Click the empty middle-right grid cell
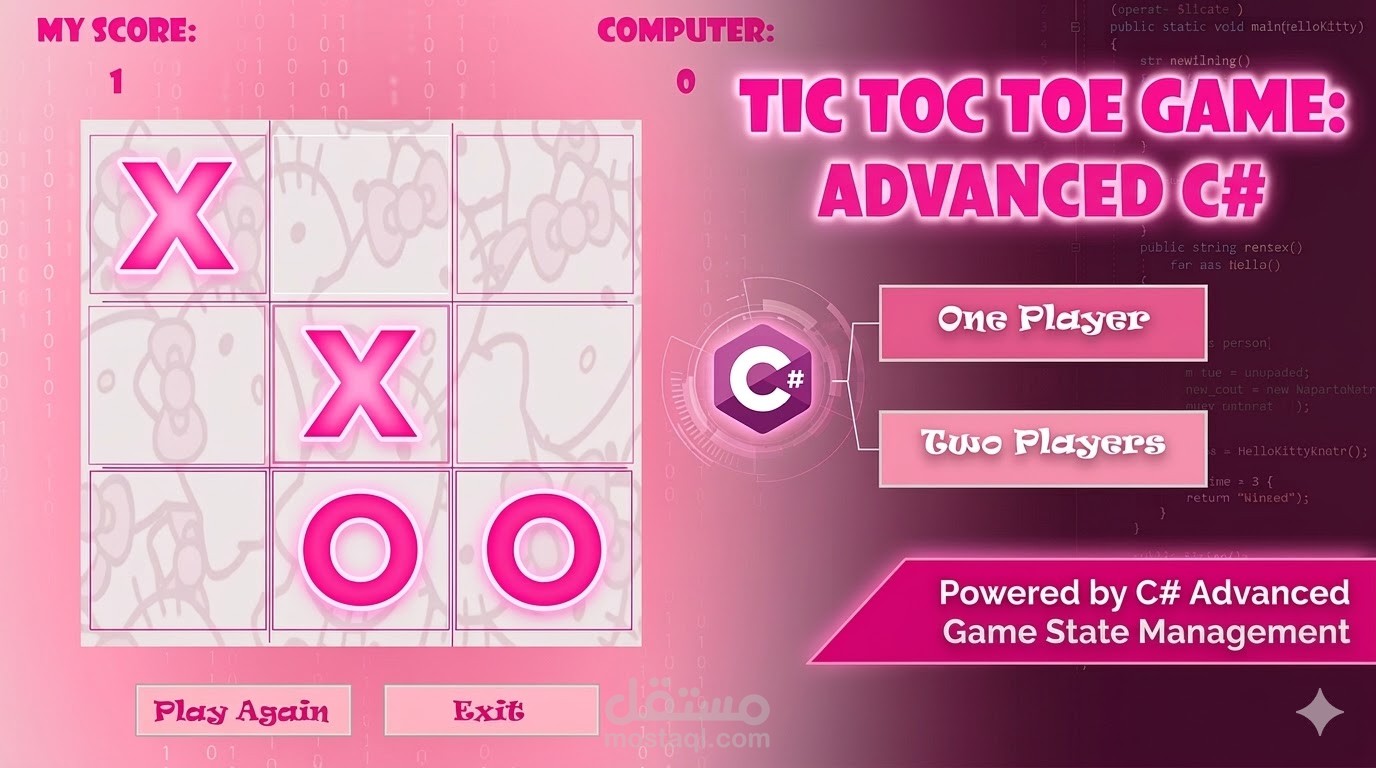The image size is (1376, 768). (x=545, y=385)
